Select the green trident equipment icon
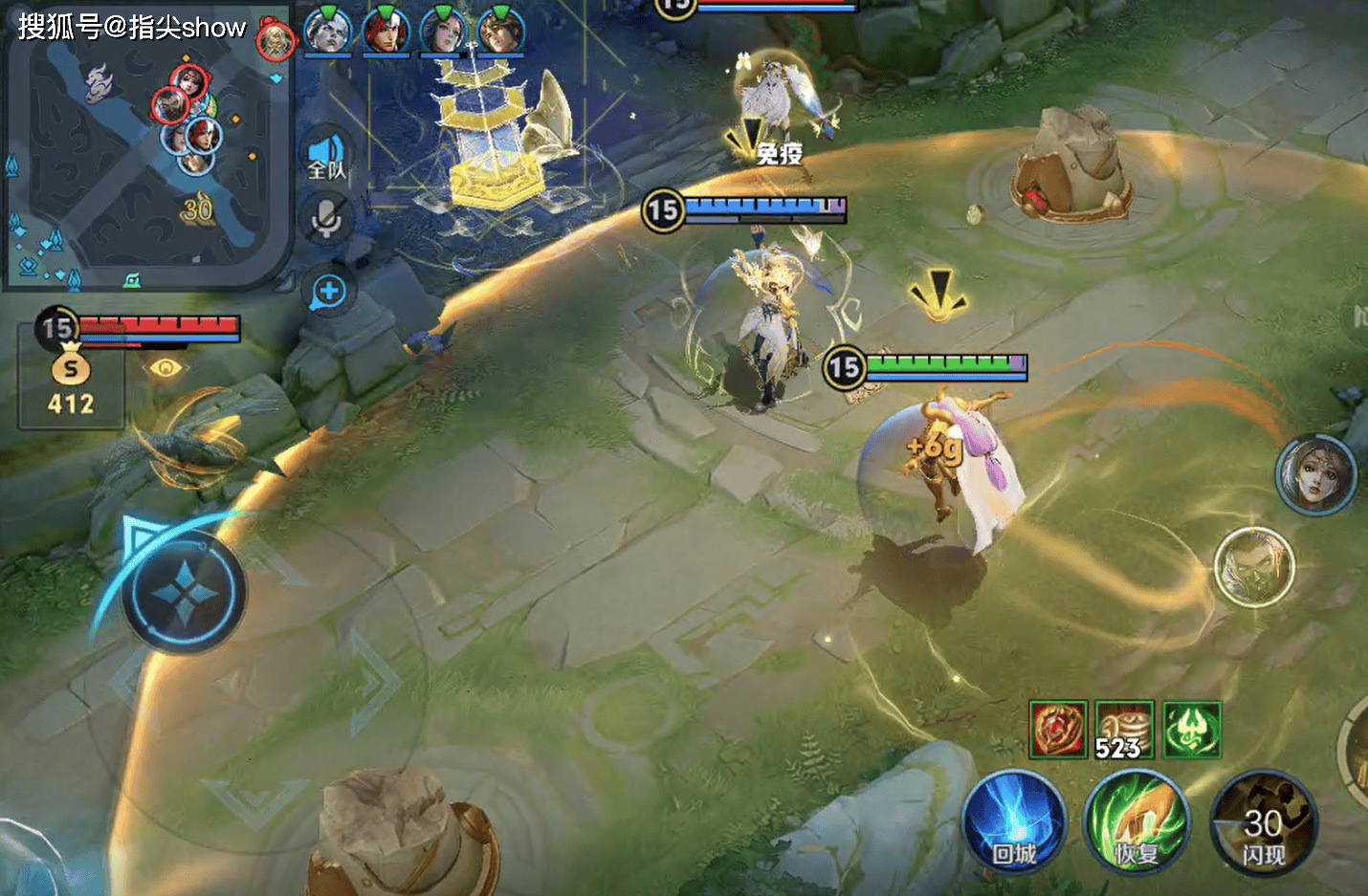The width and height of the screenshot is (1368, 896). point(1192,730)
